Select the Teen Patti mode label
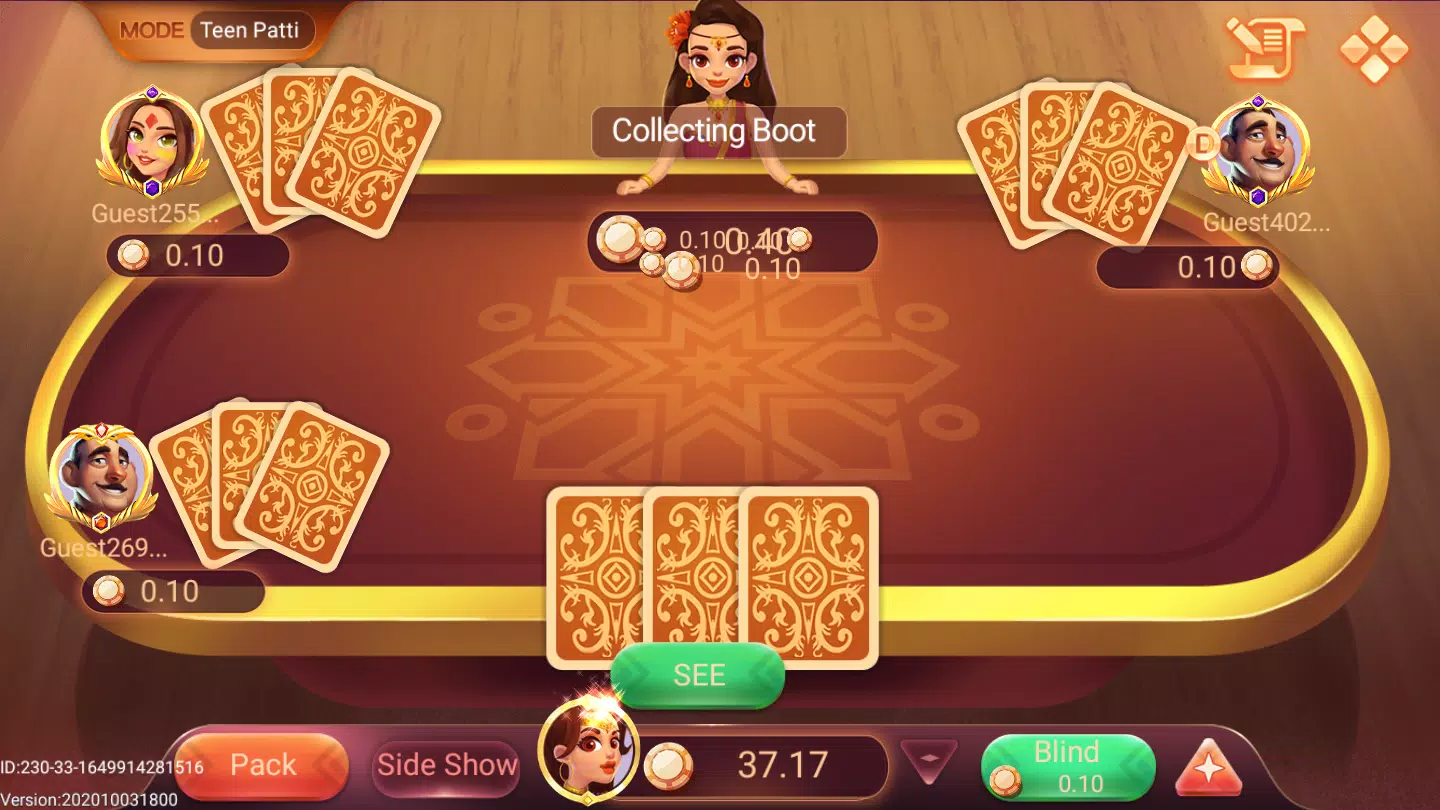 (x=250, y=30)
